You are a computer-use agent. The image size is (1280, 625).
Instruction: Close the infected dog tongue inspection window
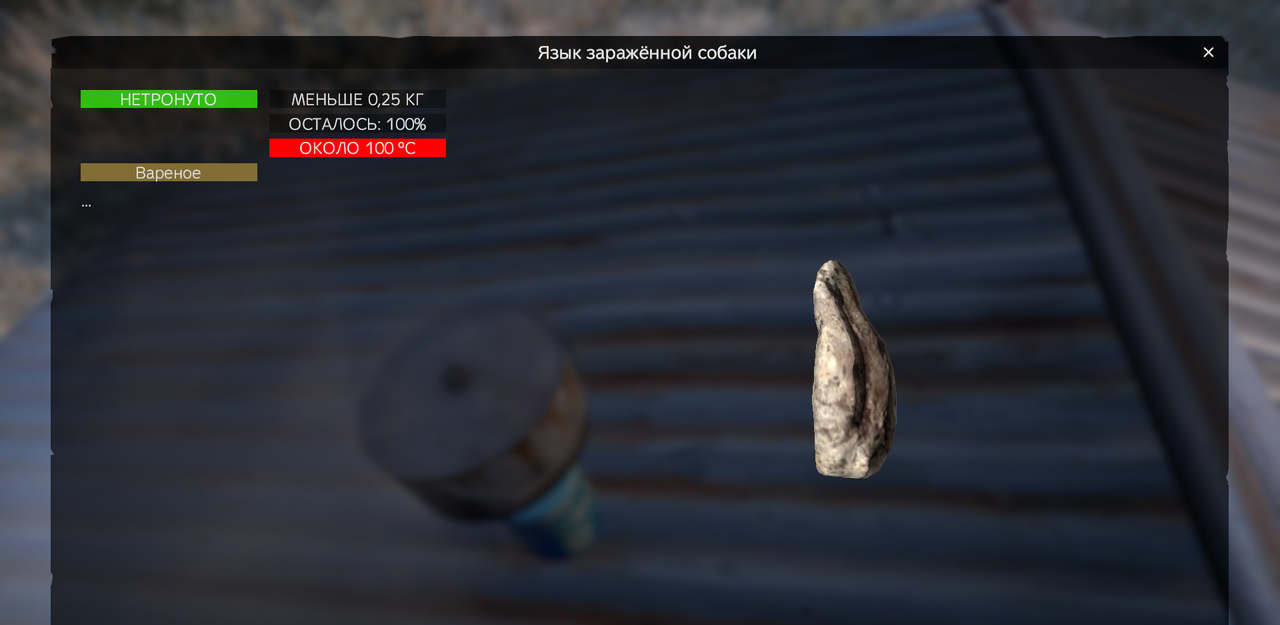(x=1208, y=53)
